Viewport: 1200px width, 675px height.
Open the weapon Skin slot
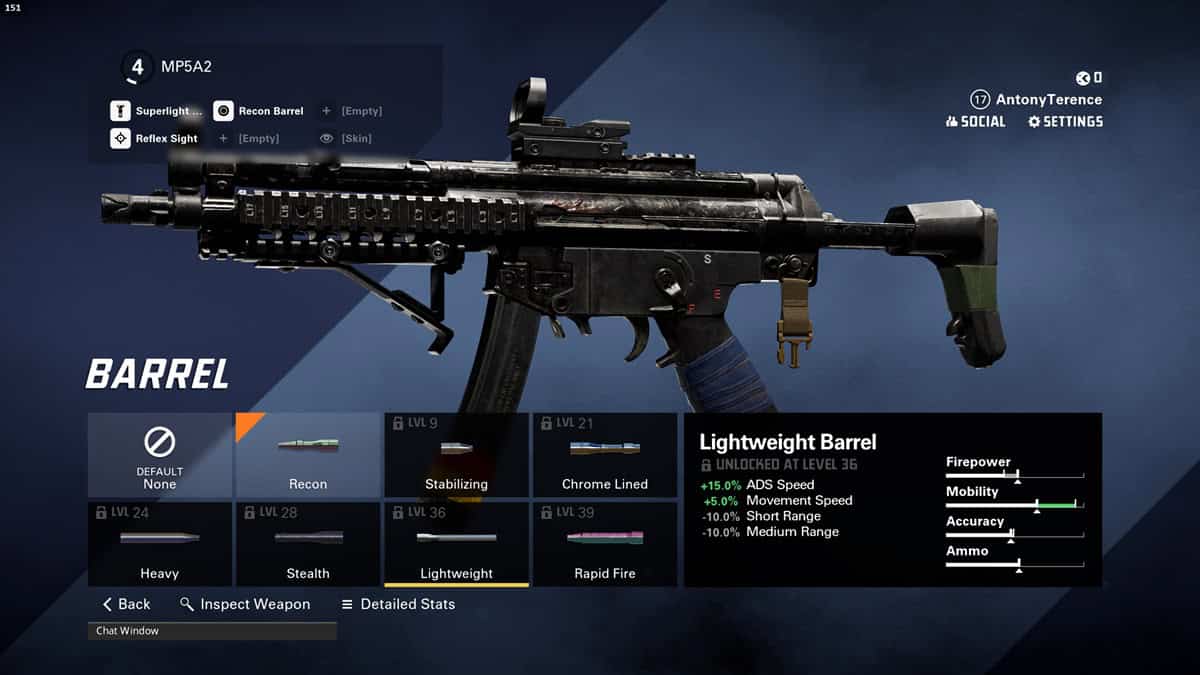pyautogui.click(x=346, y=138)
